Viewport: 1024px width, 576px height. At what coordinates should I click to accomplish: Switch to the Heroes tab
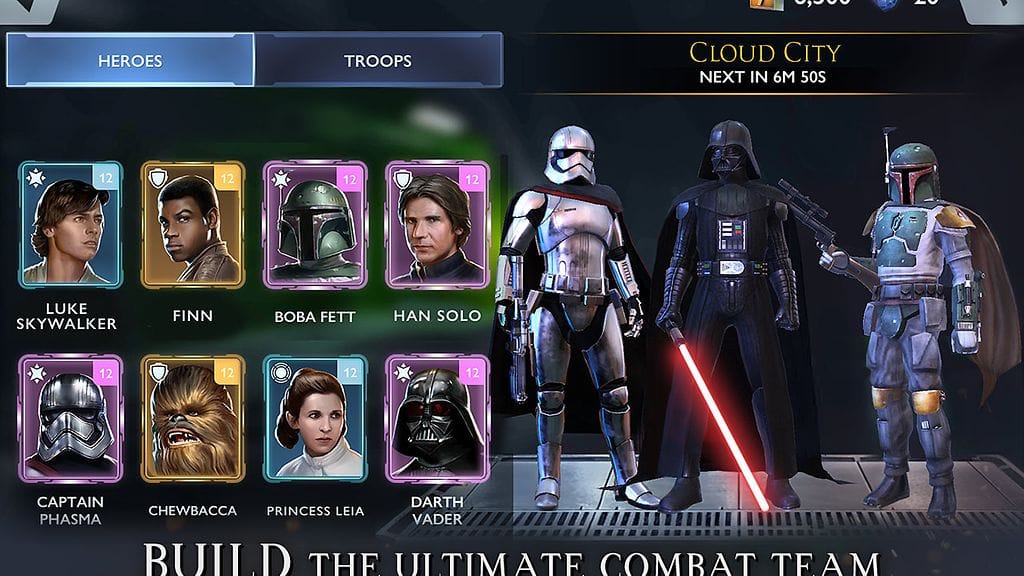click(130, 61)
